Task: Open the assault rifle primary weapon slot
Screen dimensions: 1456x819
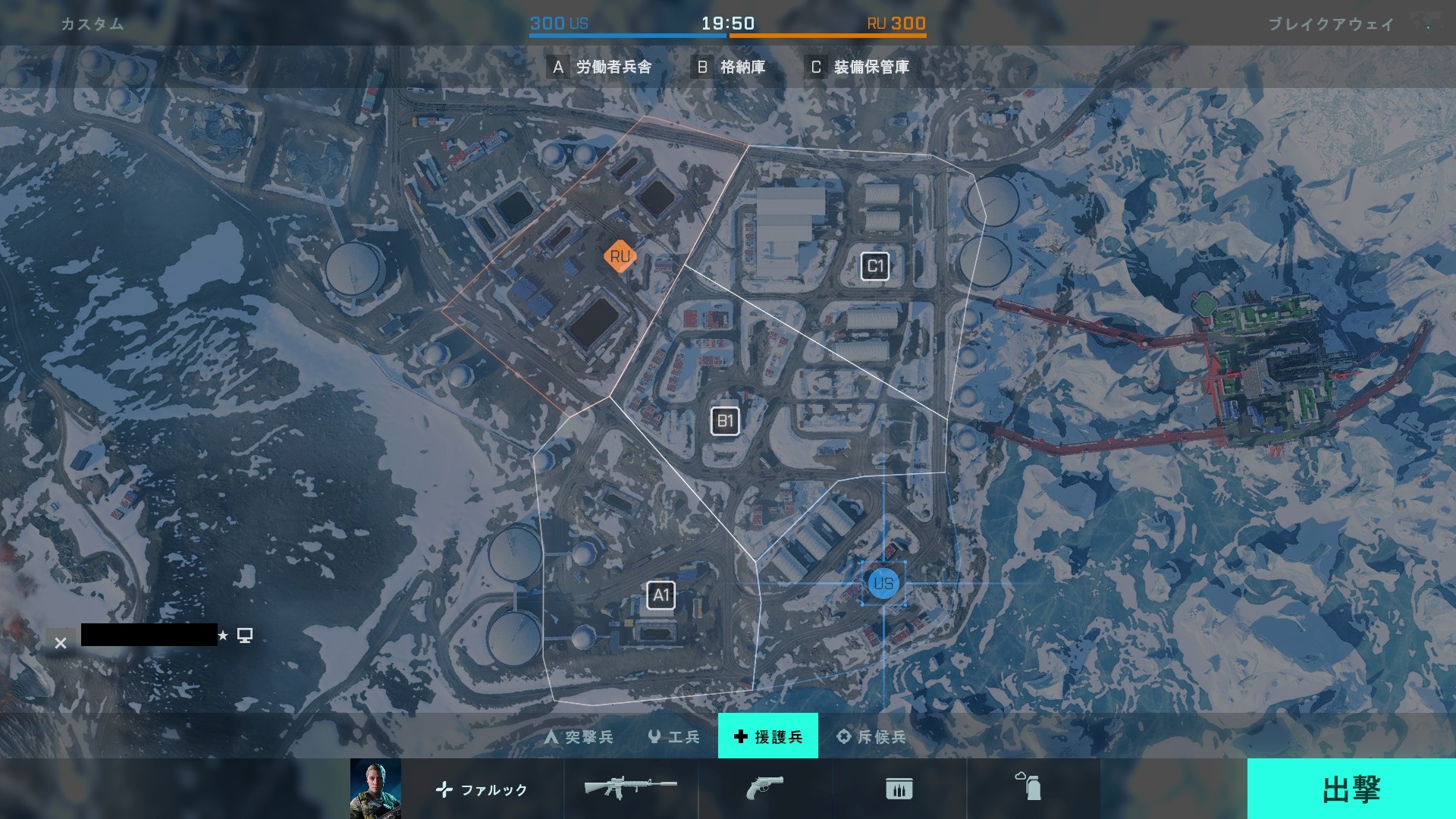Action: pyautogui.click(x=630, y=789)
